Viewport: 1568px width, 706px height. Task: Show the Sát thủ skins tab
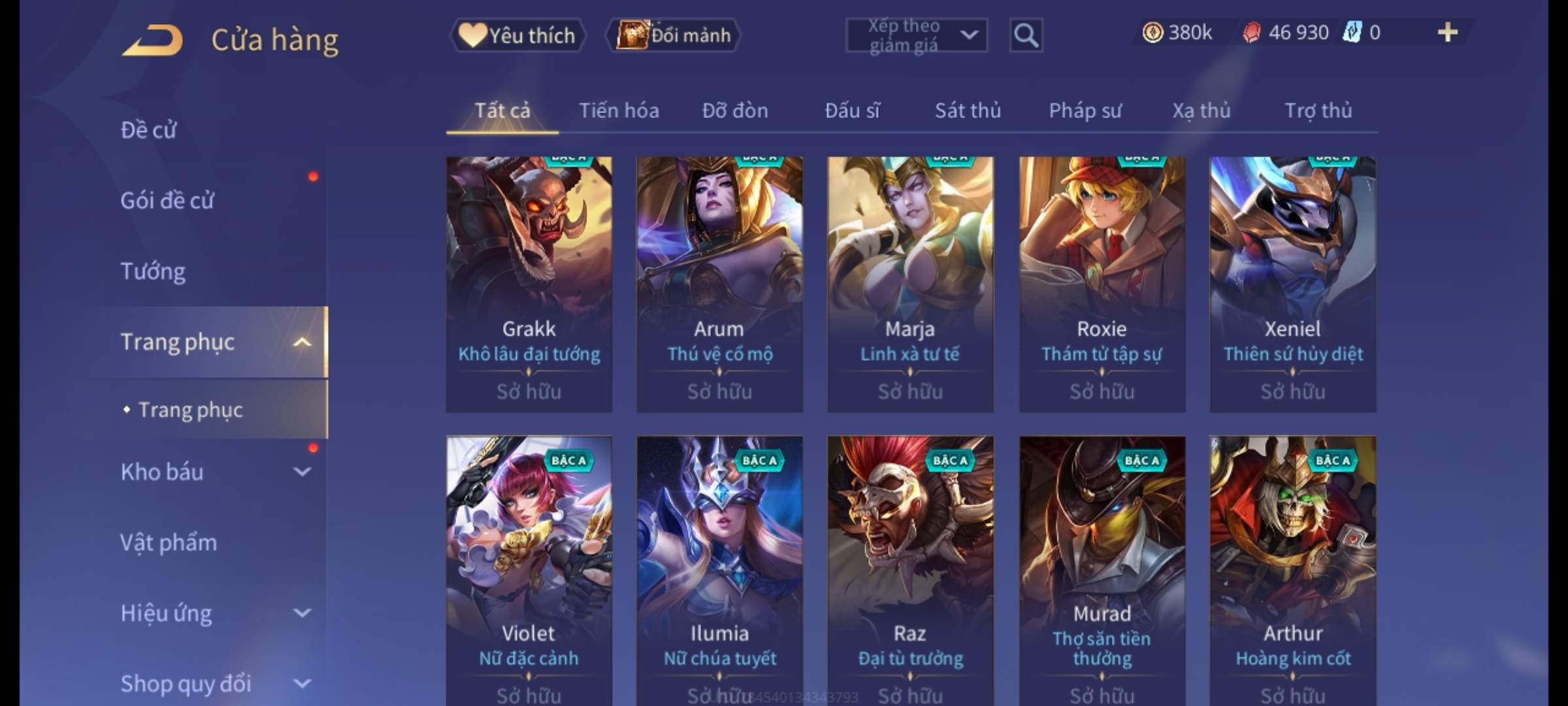(x=968, y=110)
